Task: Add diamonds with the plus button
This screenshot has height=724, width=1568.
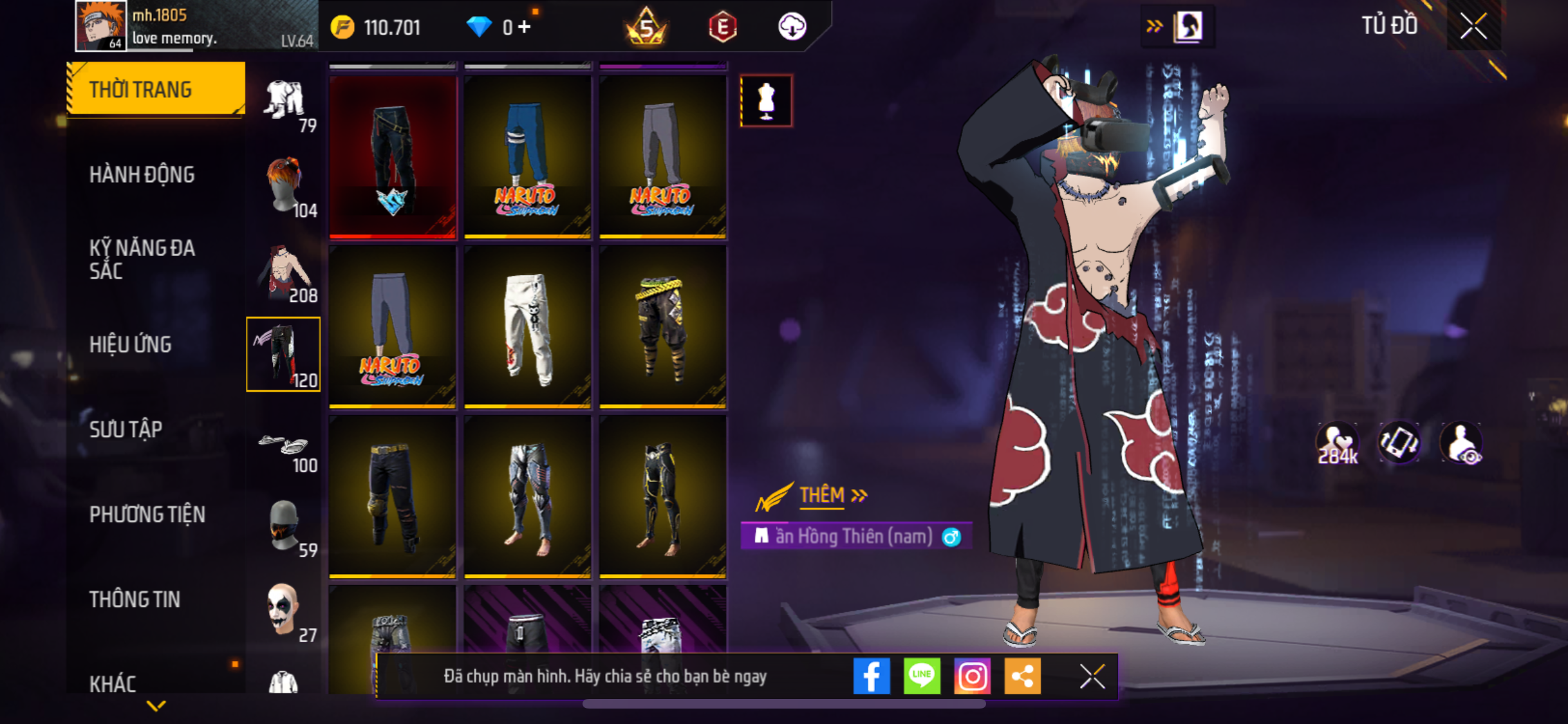Action: tap(525, 27)
